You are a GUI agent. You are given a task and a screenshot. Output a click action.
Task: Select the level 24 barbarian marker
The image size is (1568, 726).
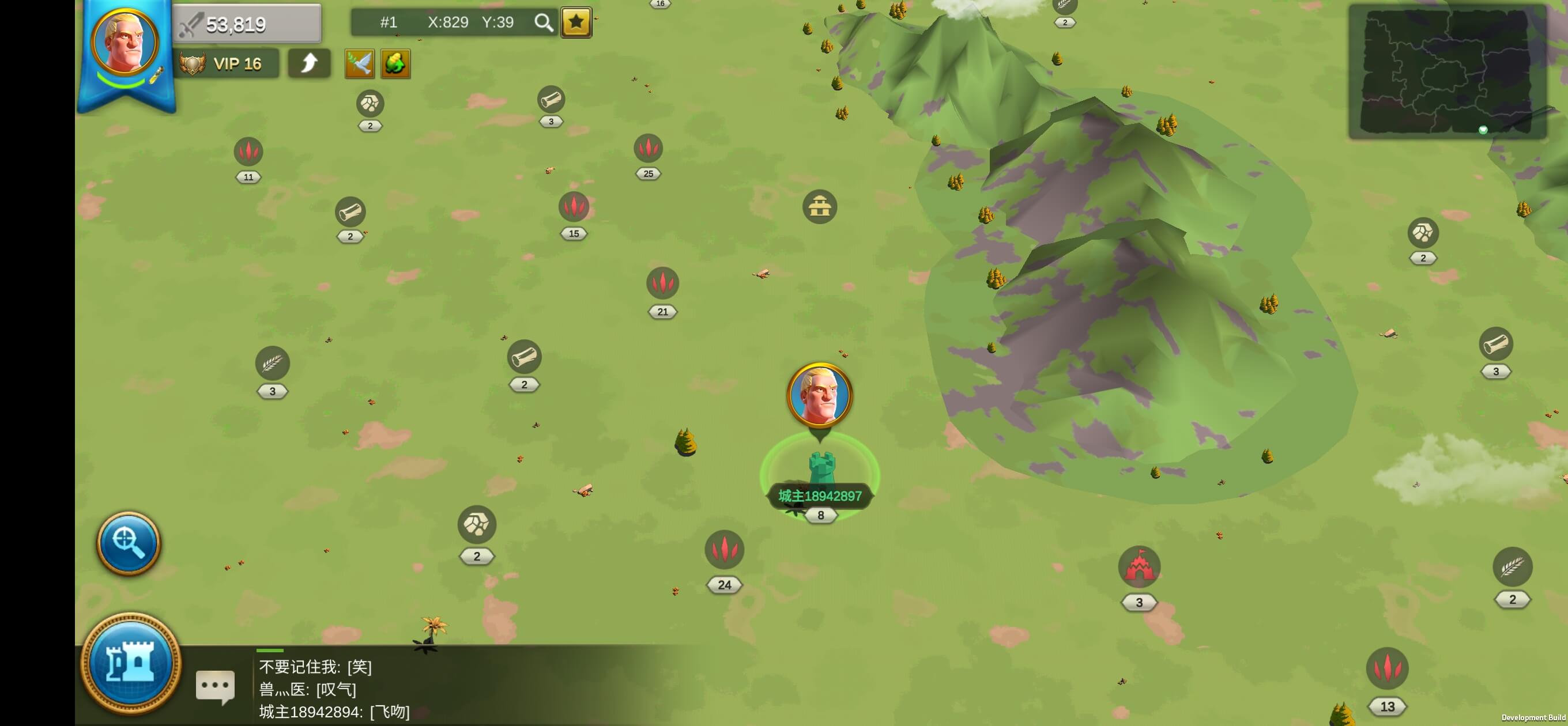723,550
